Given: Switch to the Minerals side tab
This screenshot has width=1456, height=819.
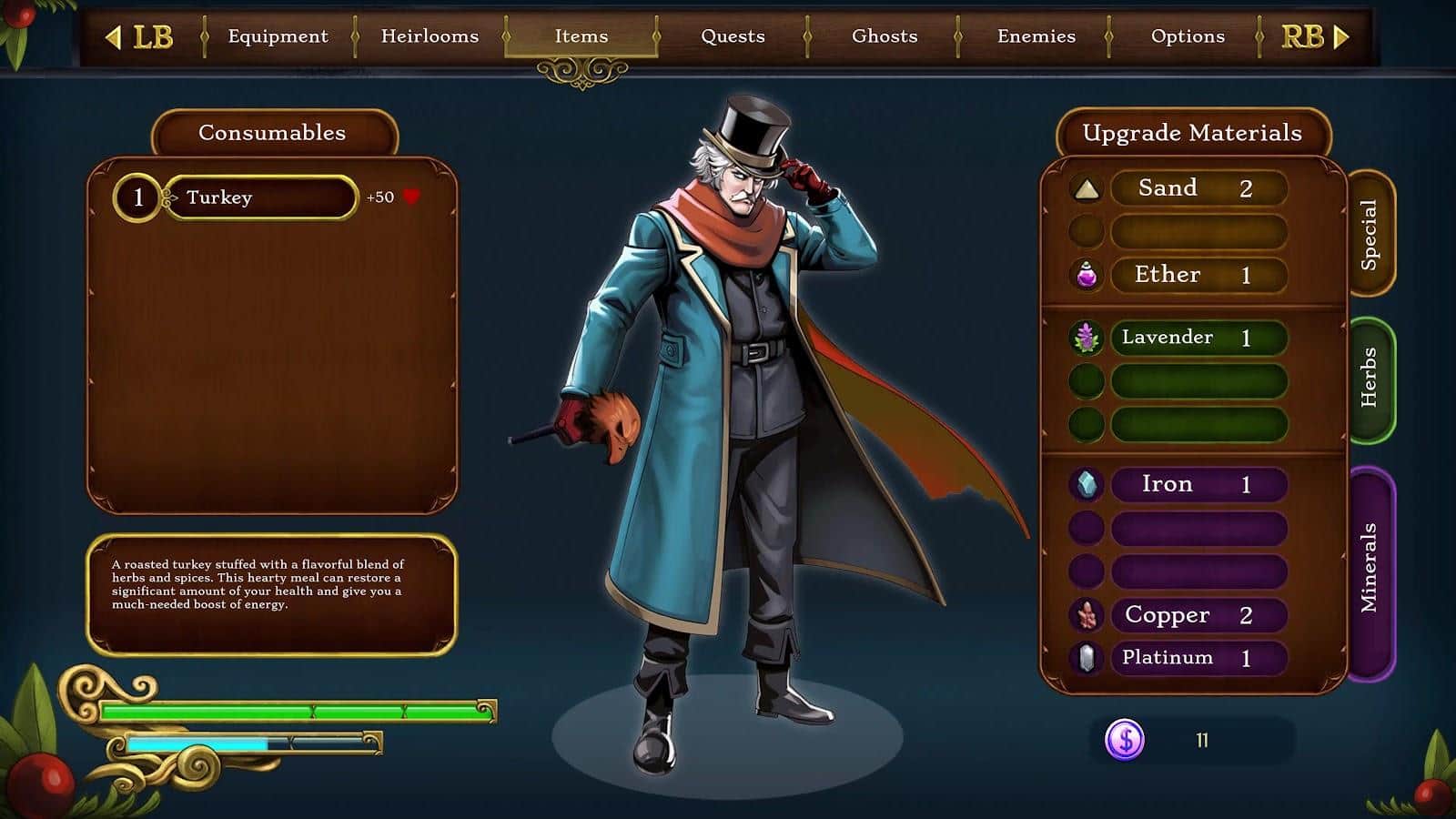Looking at the screenshot, I should tap(1370, 571).
